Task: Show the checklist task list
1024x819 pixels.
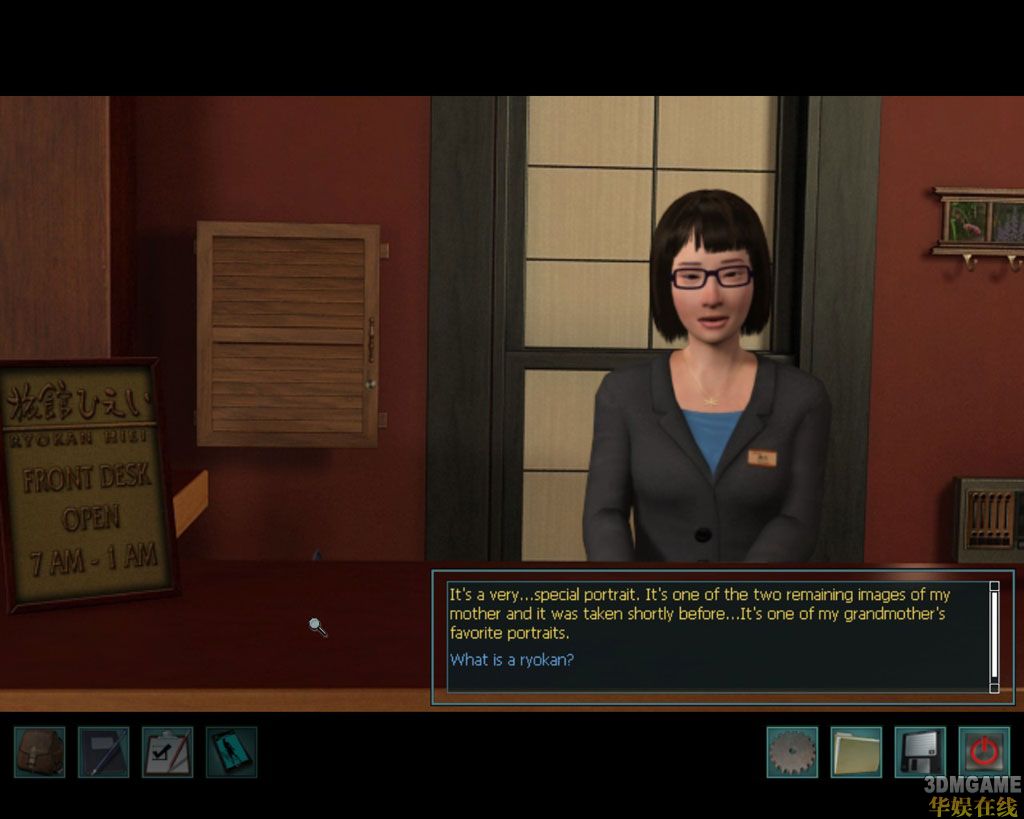Action: [168, 751]
